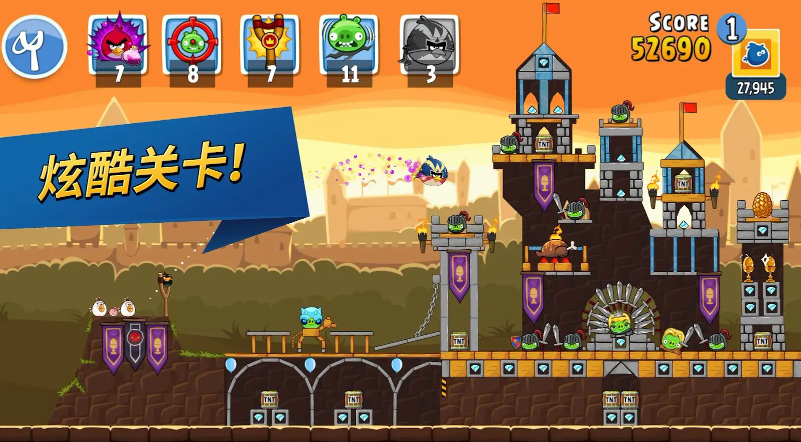Choose the greyed-out Mighty Eagle power-up
Image resolution: width=801 pixels, height=442 pixels.
click(429, 44)
